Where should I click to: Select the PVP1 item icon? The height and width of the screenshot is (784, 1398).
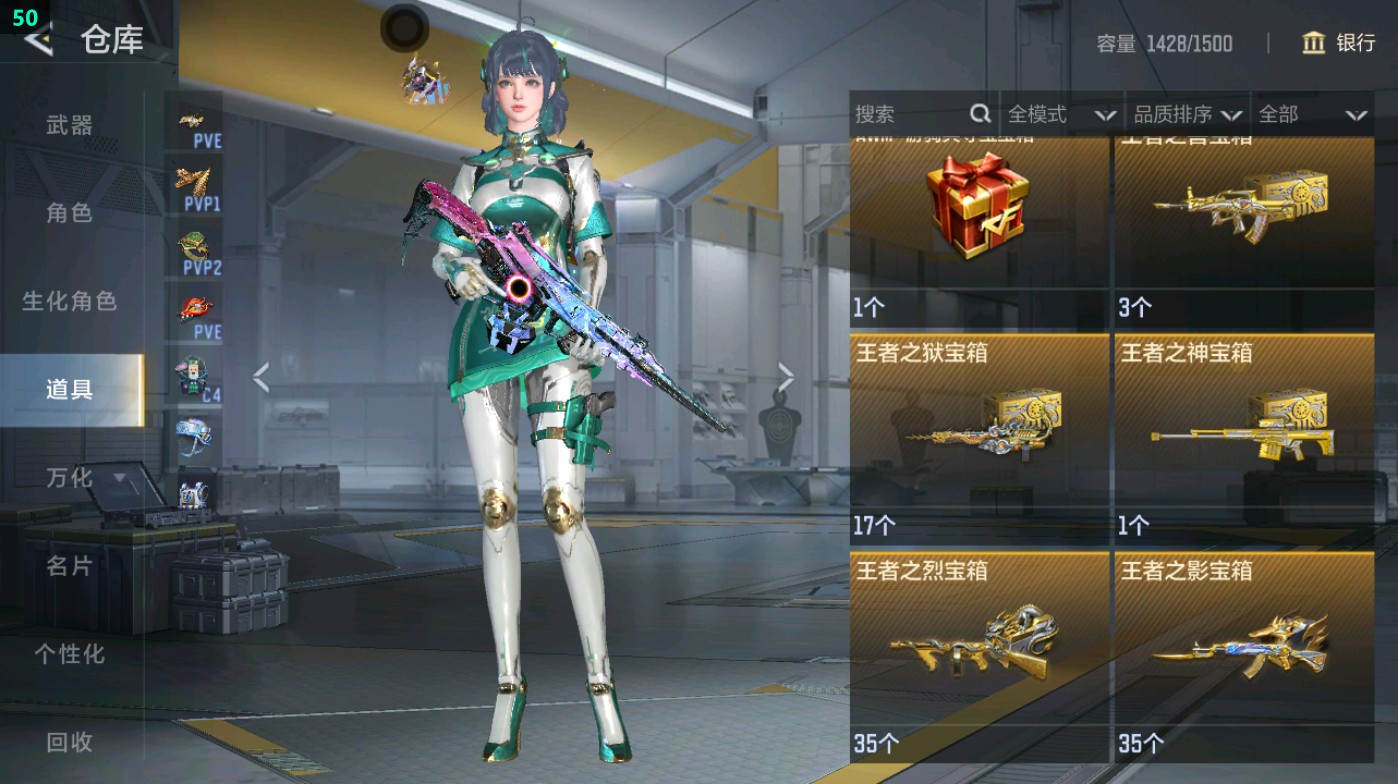tap(194, 180)
